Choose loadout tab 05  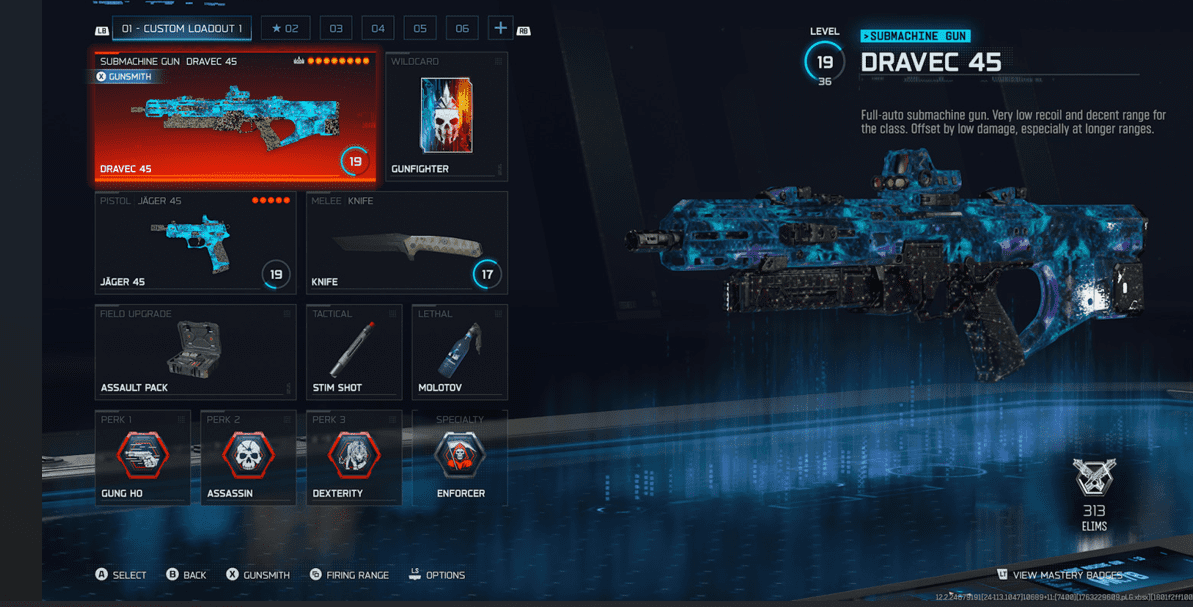pyautogui.click(x=420, y=29)
